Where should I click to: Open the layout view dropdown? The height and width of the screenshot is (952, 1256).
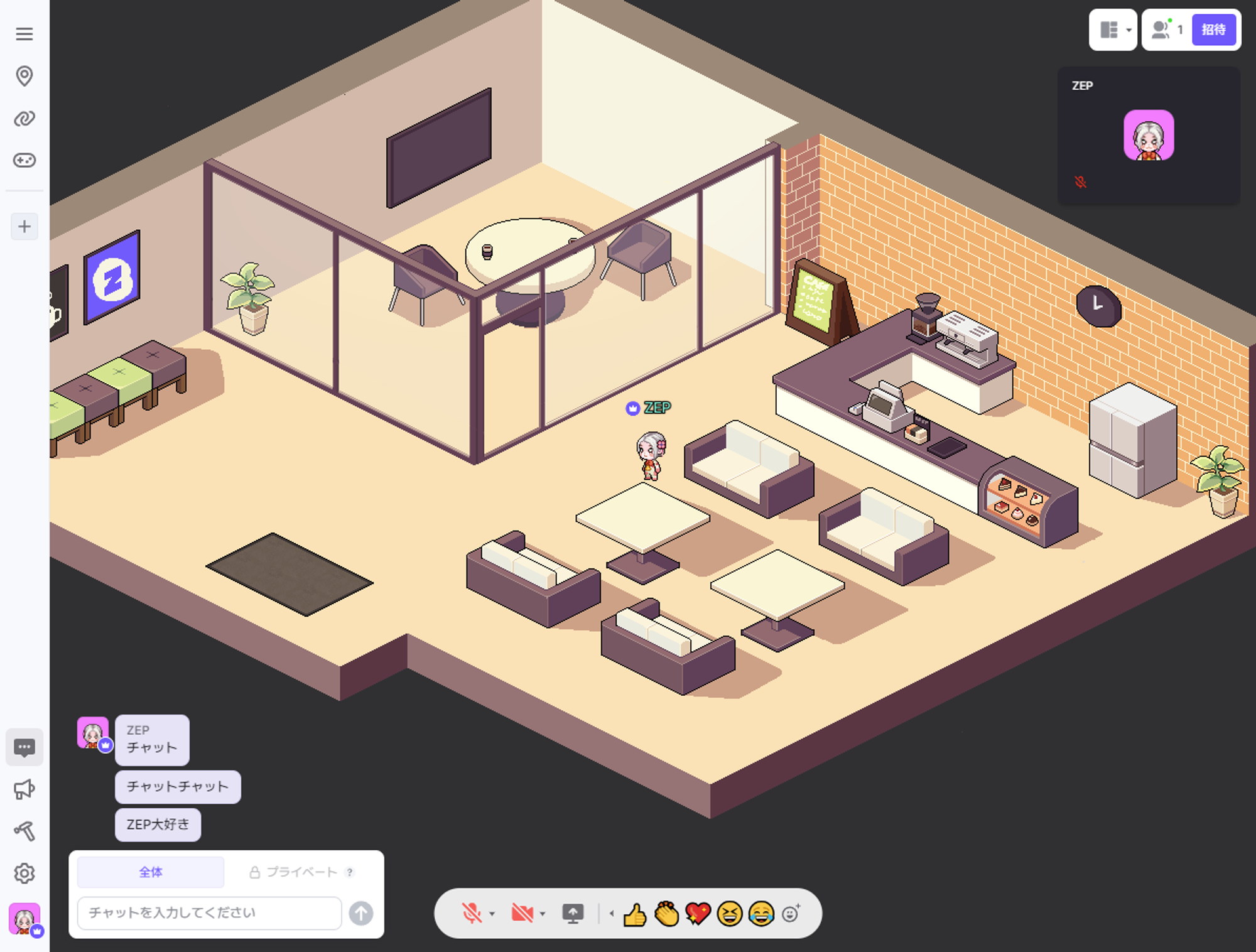[1113, 30]
